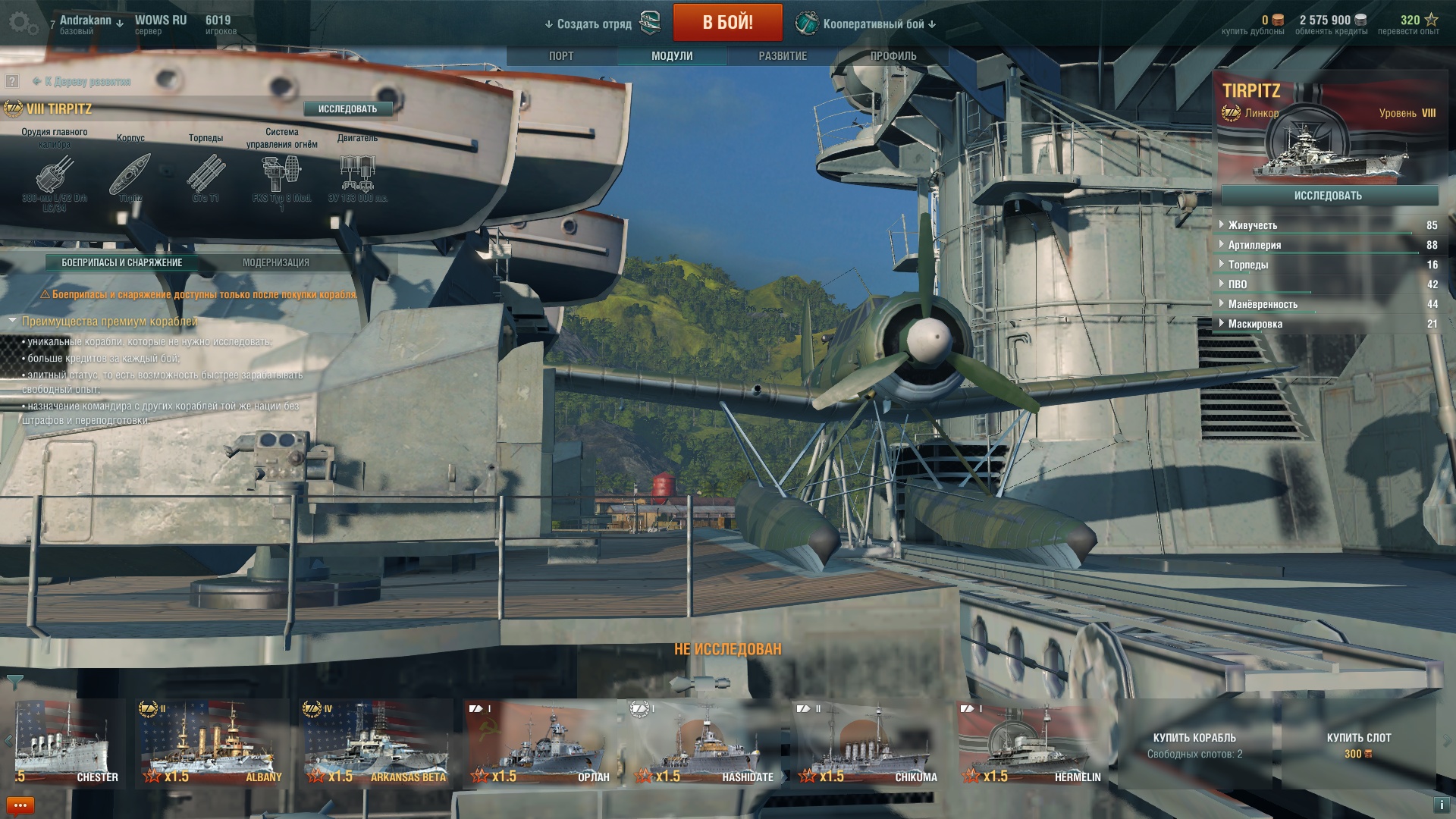Return via К Дереву развития link

coord(86,81)
